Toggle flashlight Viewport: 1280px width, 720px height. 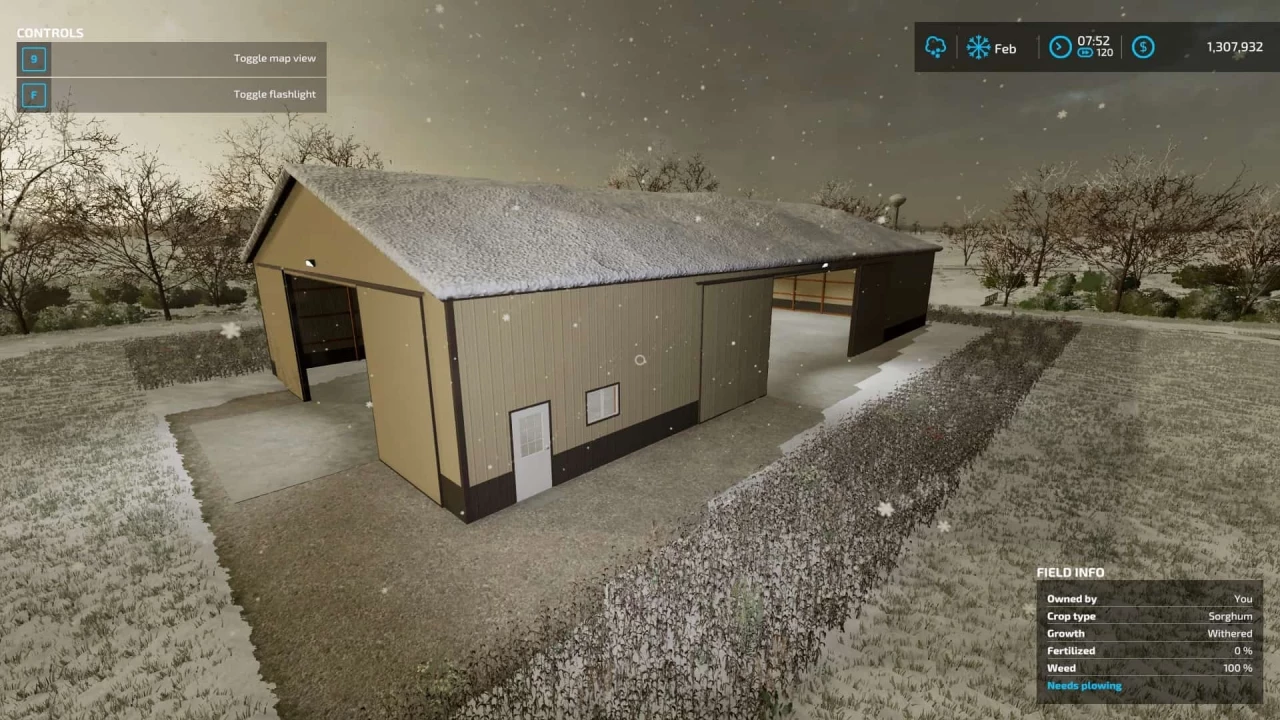click(x=274, y=93)
